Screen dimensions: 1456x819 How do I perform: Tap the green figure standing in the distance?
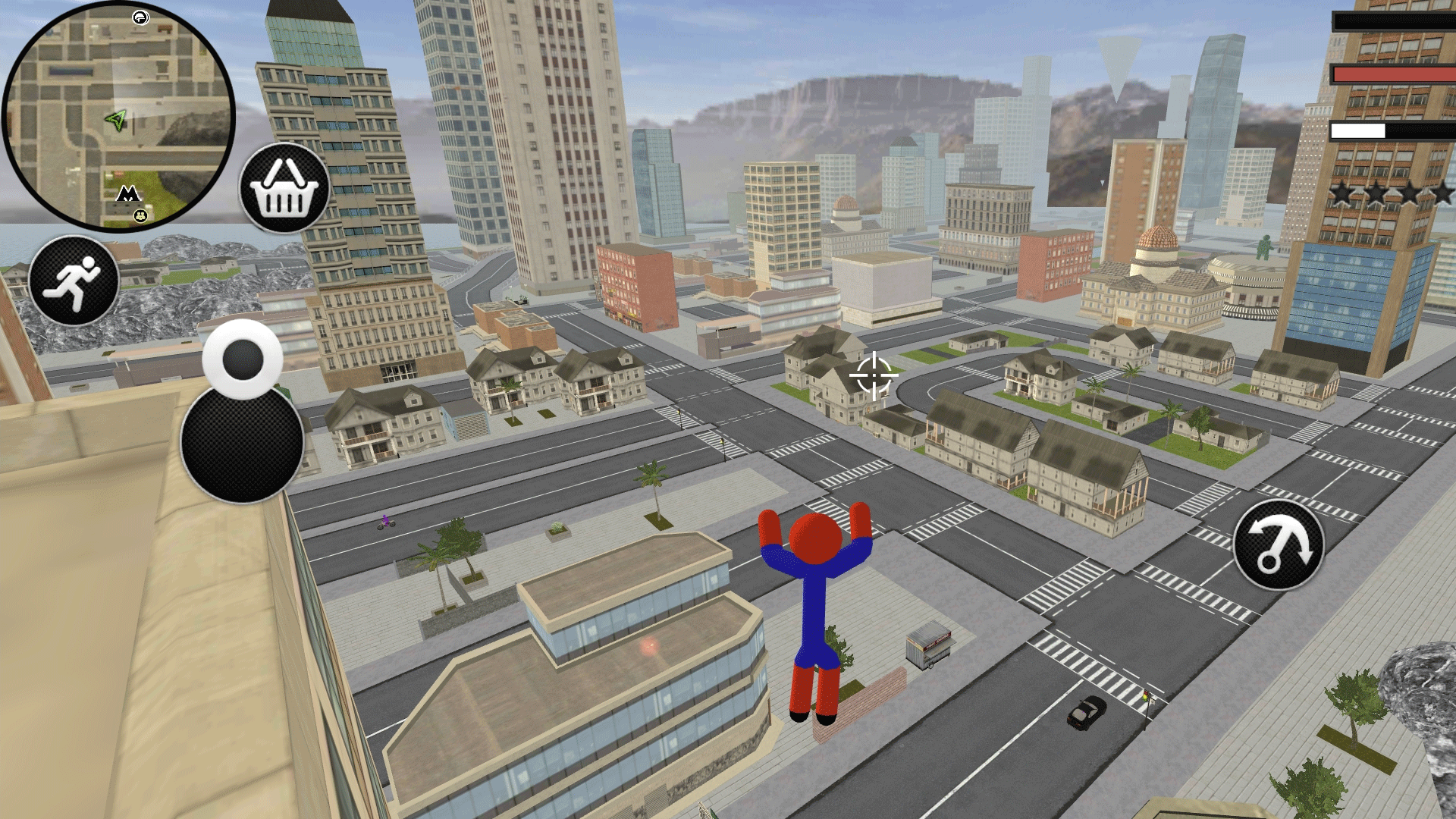(x=1264, y=248)
